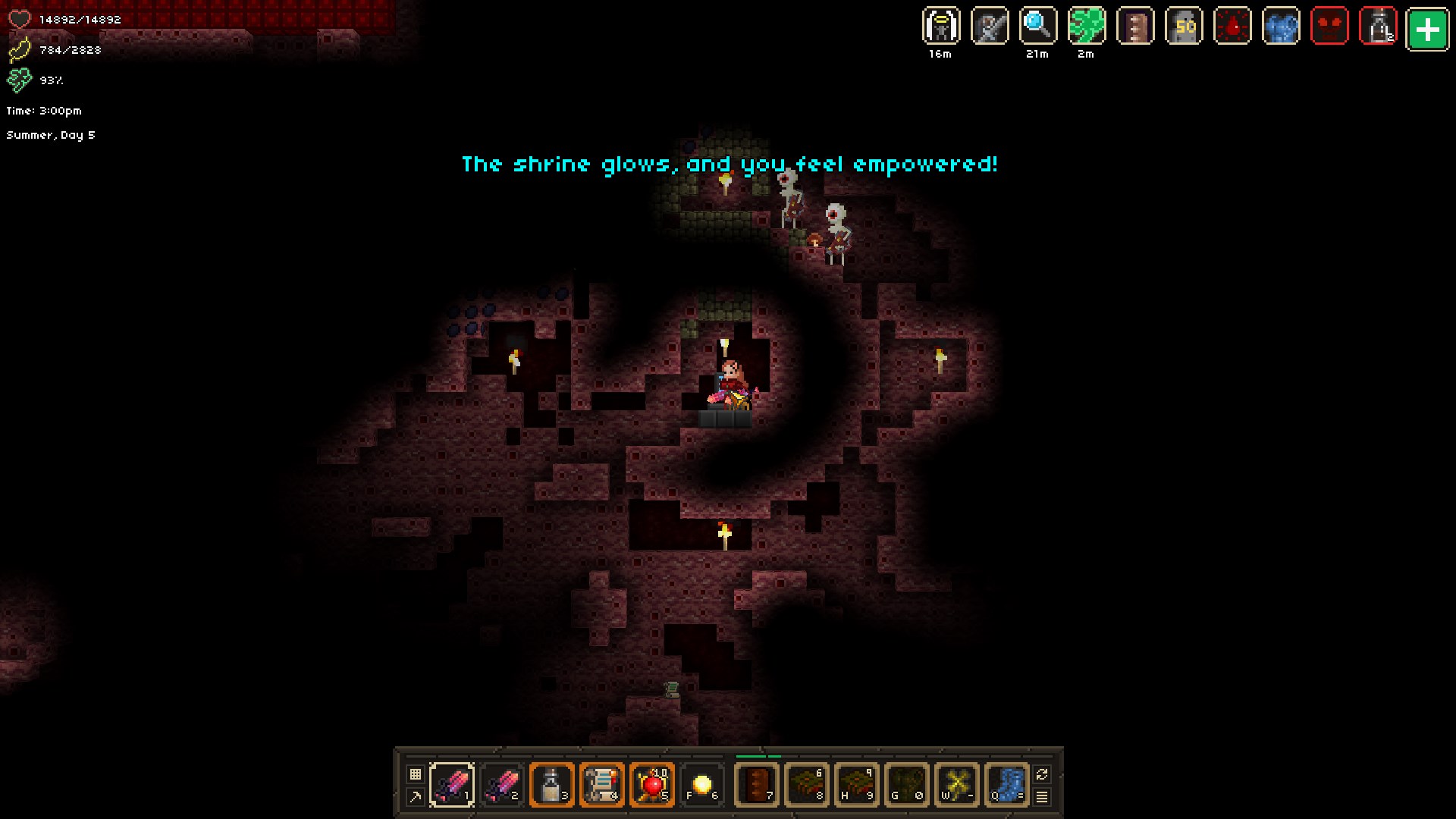Image resolution: width=1456 pixels, height=819 pixels.
Task: Click the blue cloth buff icon to expand details
Action: click(x=1282, y=25)
